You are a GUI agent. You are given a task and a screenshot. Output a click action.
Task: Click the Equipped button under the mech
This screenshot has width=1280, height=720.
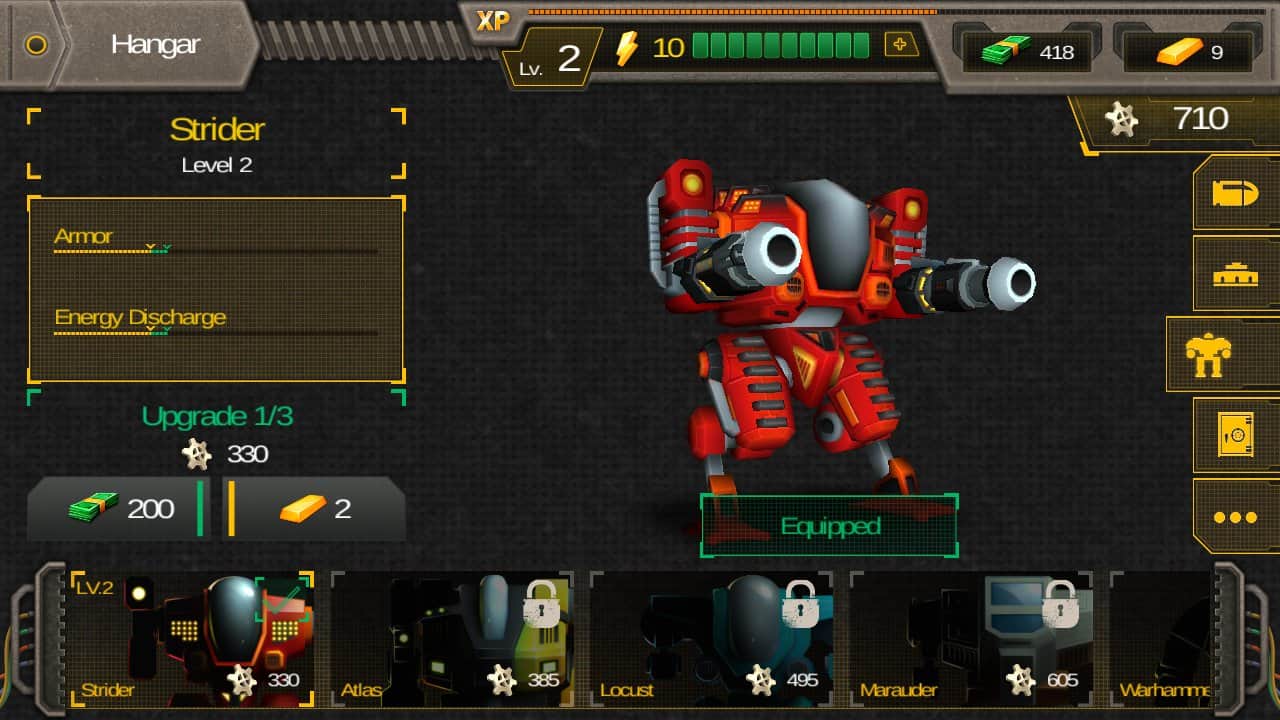click(829, 526)
